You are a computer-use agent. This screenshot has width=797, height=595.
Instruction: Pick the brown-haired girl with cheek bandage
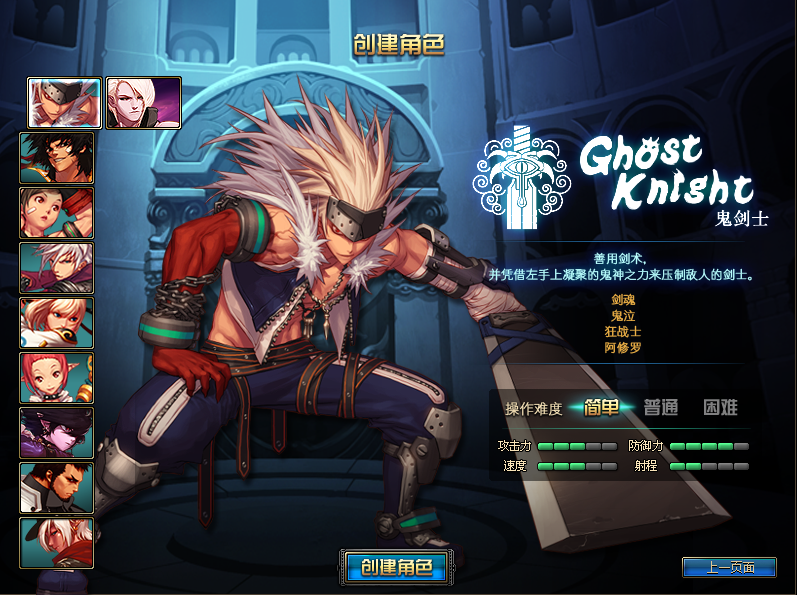coord(57,212)
